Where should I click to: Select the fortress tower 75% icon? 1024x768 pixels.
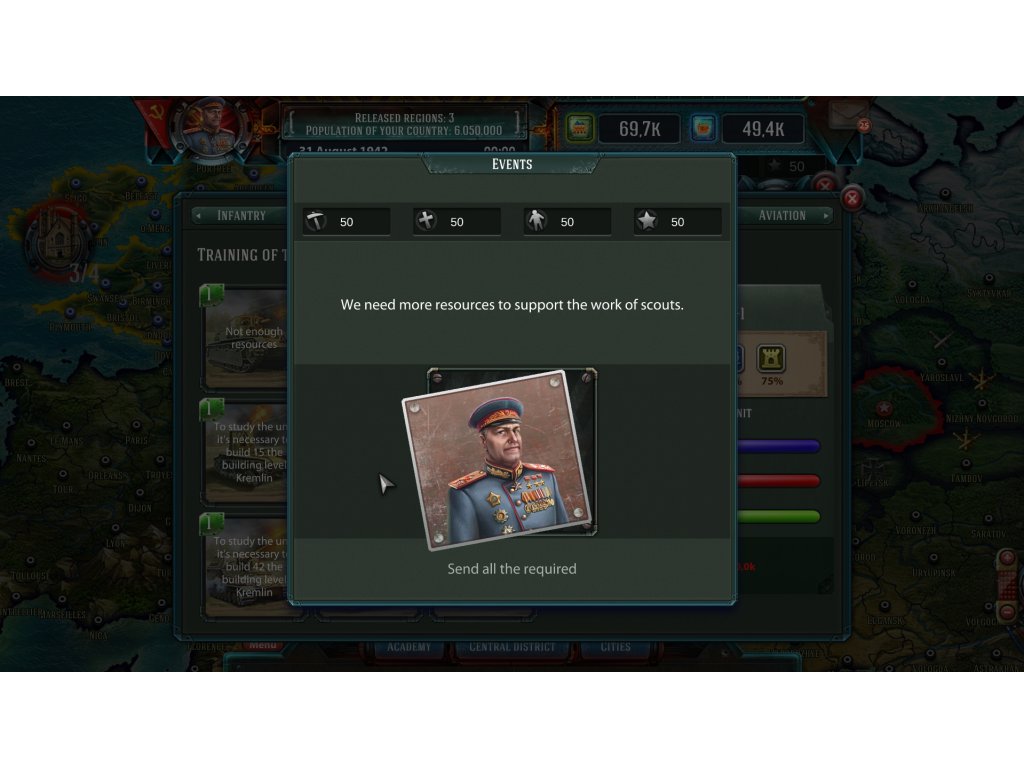(x=771, y=359)
